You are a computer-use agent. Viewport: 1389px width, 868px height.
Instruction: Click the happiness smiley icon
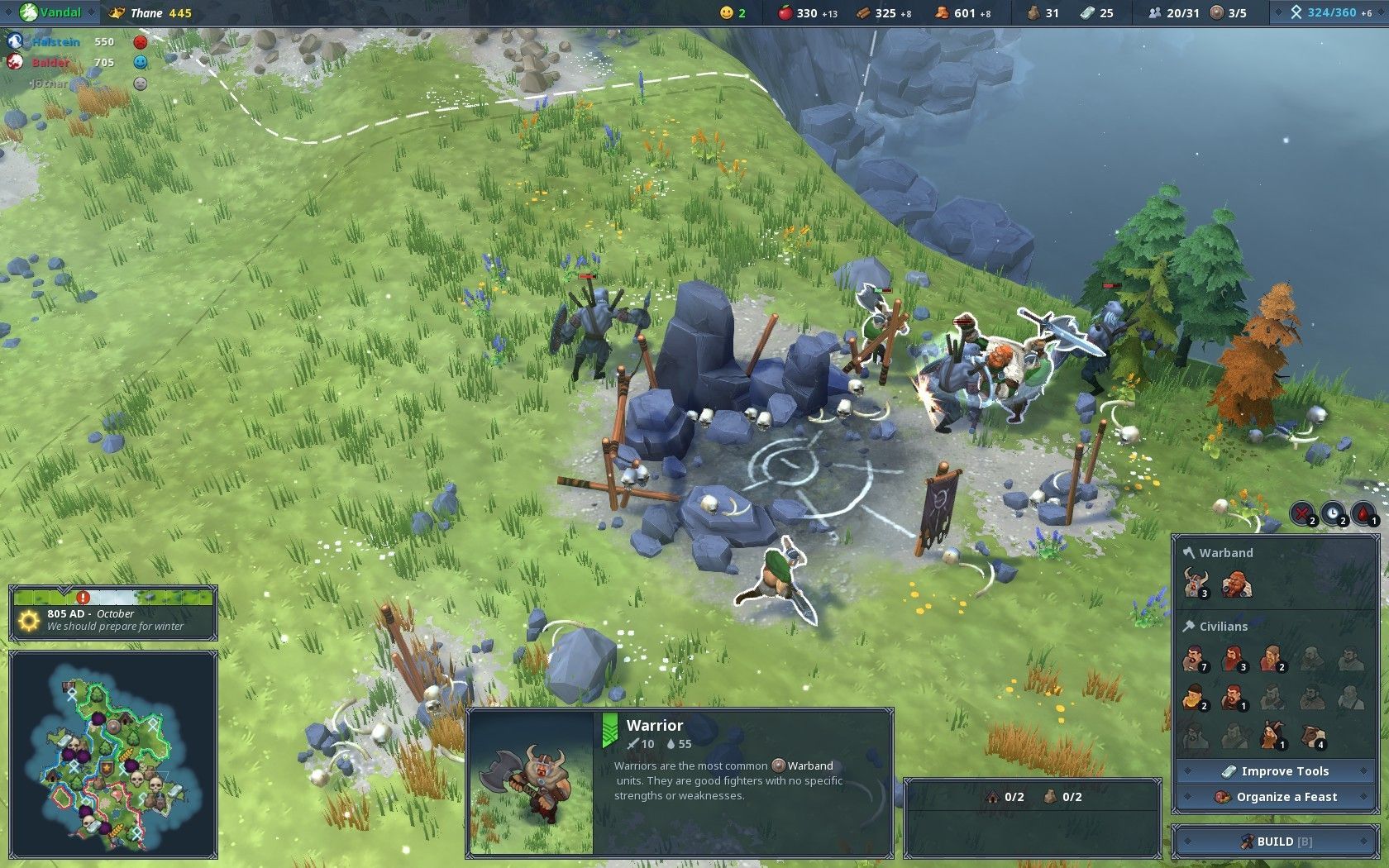point(727,12)
